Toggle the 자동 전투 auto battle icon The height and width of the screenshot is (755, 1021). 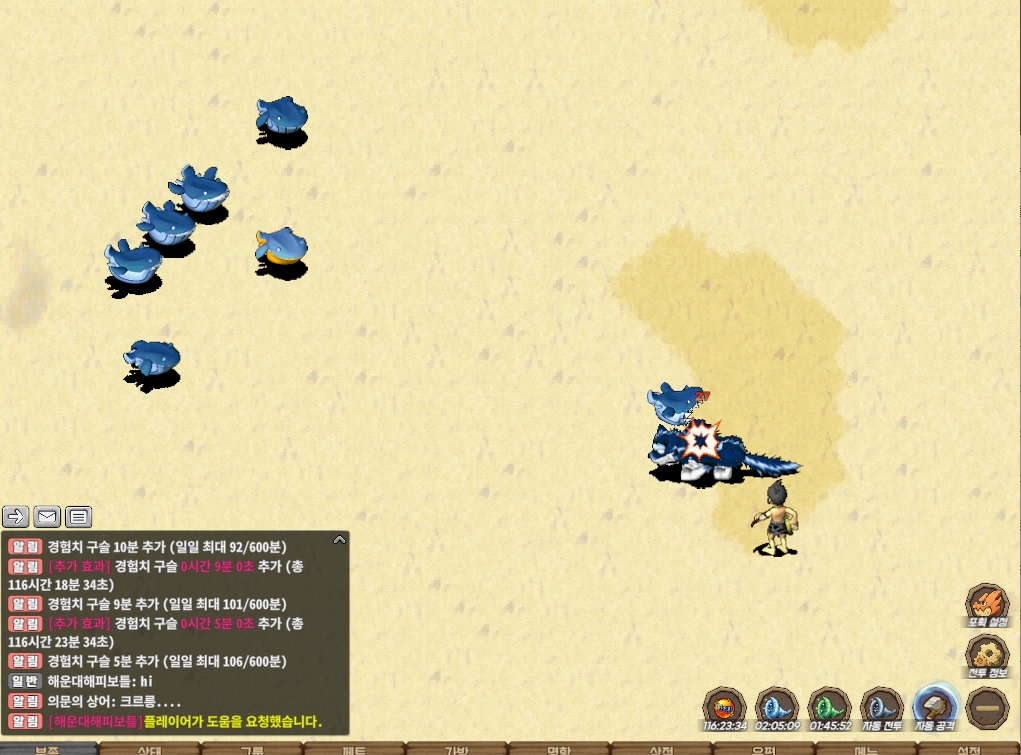pos(882,708)
